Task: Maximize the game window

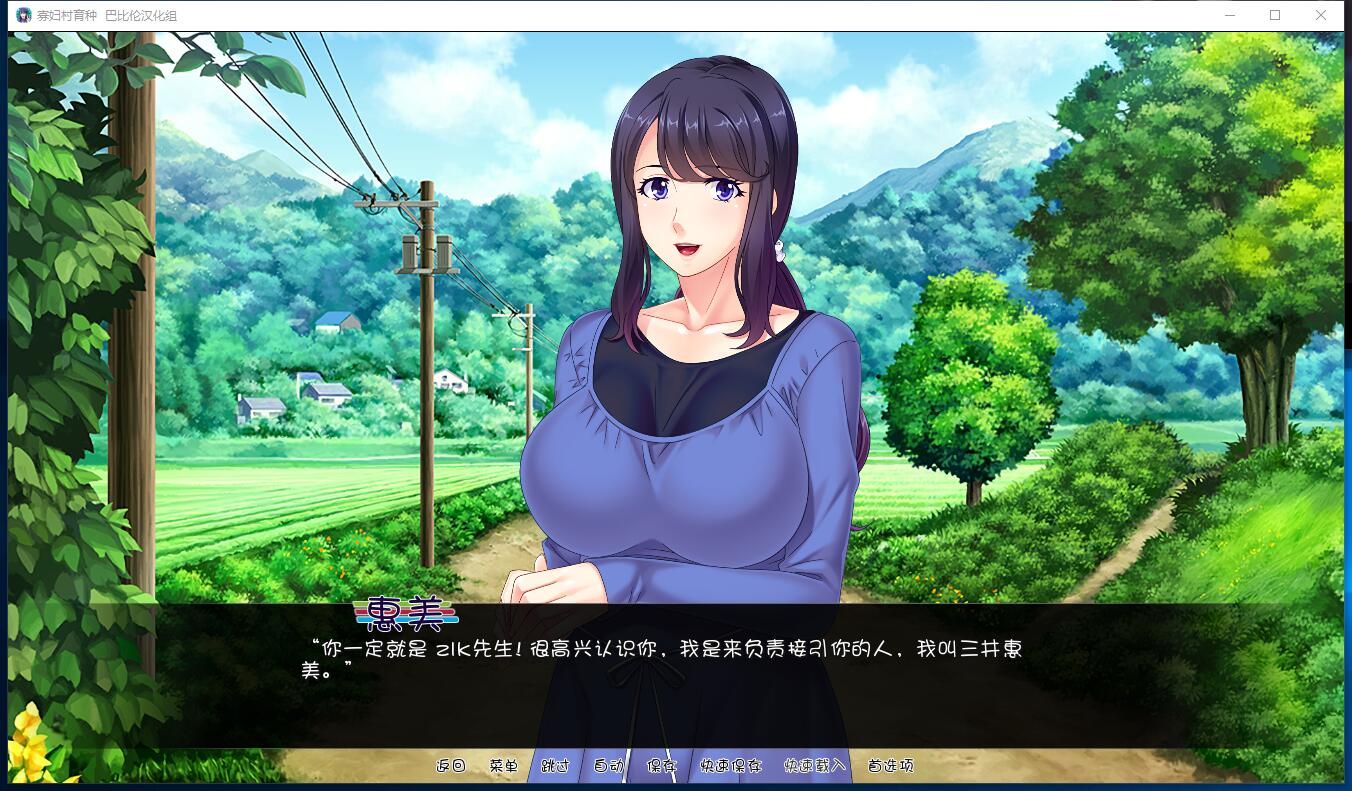Action: click(x=1276, y=15)
